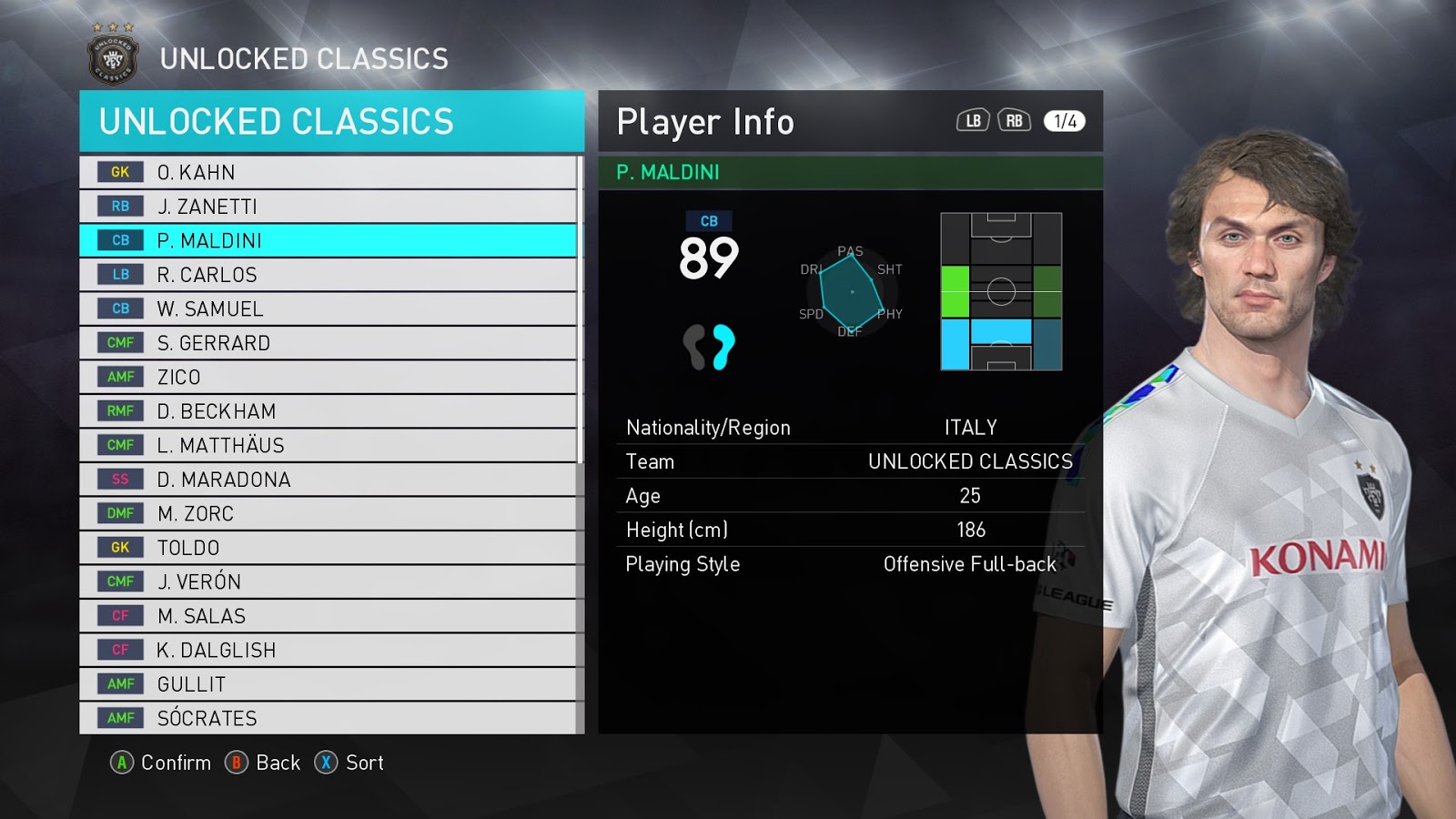
Task: Click the preferred foot indicator icon
Action: [x=708, y=346]
